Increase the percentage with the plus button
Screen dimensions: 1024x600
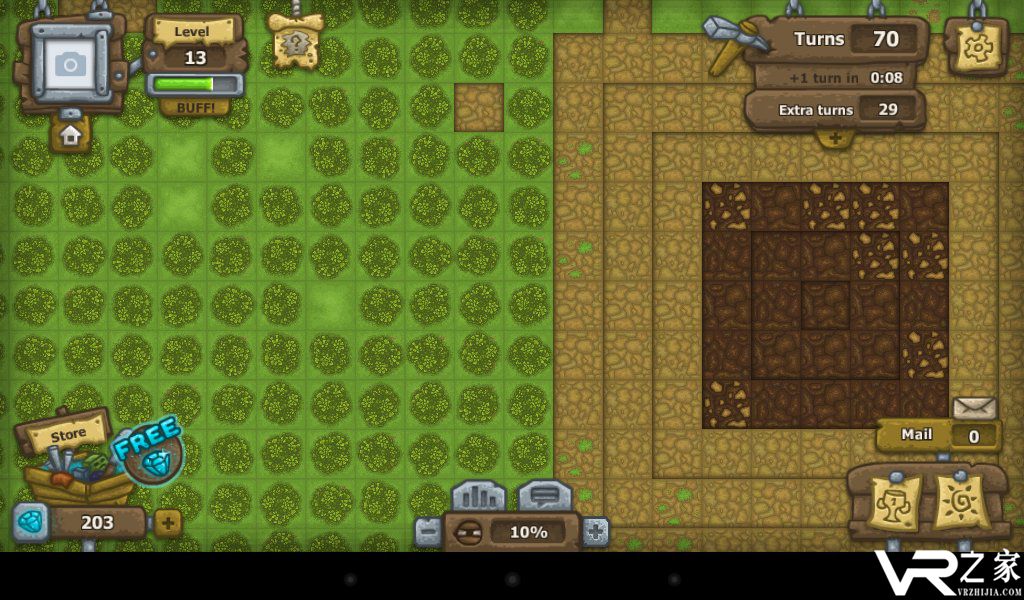(x=595, y=532)
